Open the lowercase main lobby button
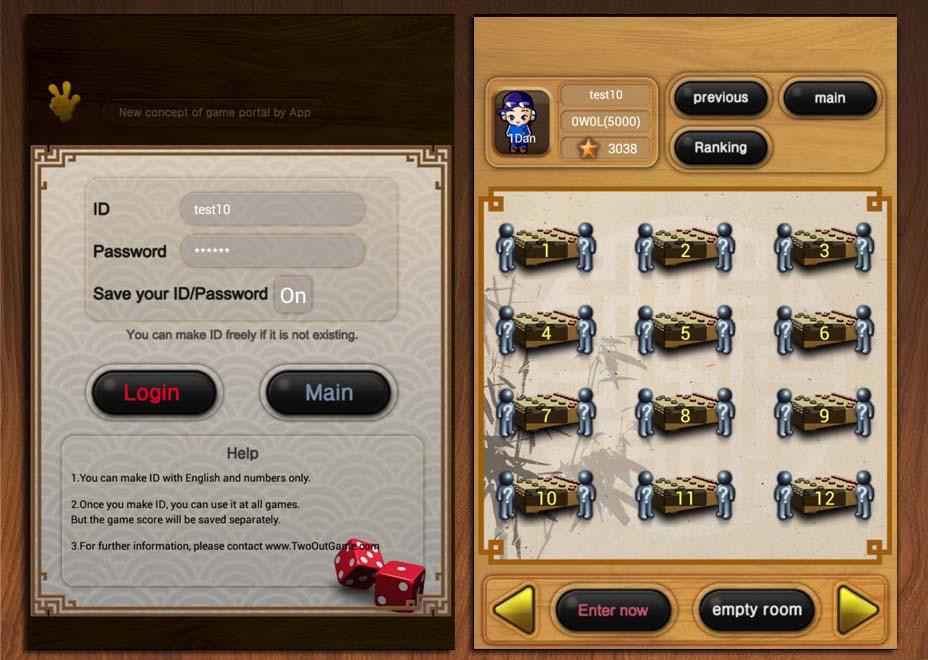 [829, 98]
